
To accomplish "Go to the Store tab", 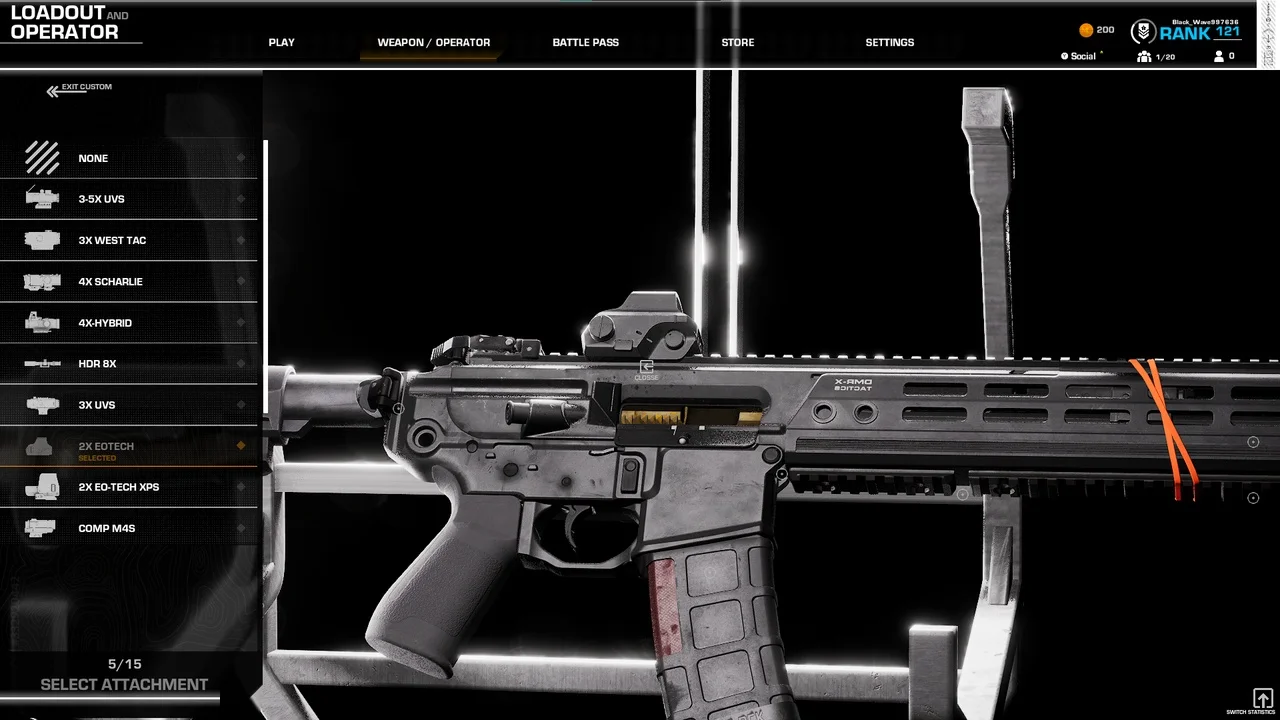I will (738, 43).
